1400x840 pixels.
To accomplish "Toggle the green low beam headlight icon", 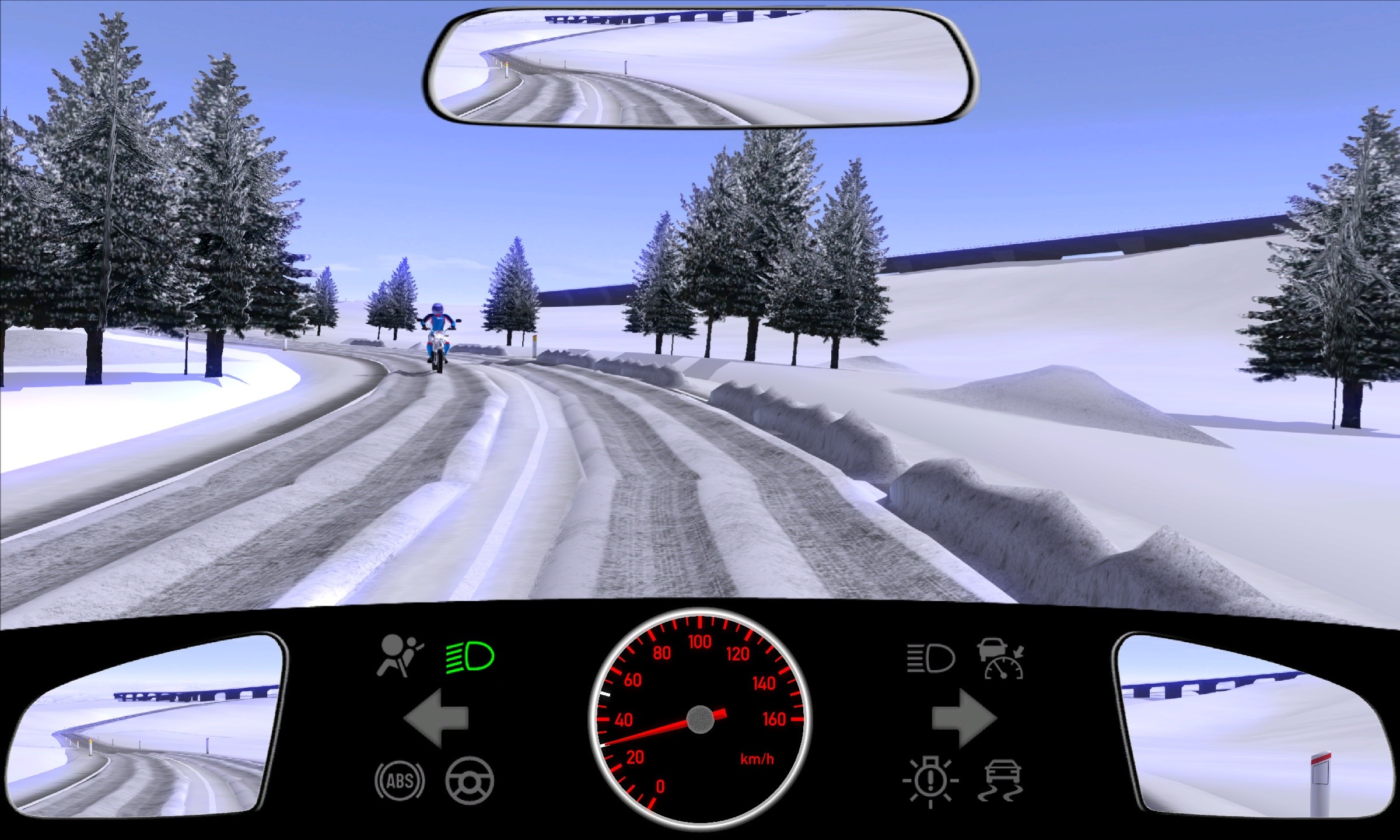I will (470, 657).
